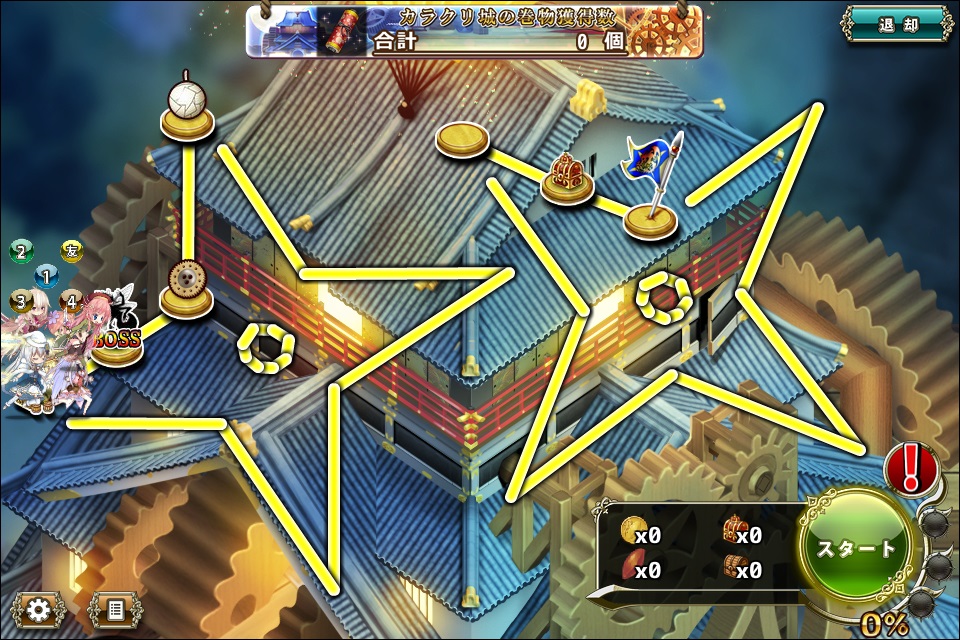Start the stage with the green スタート button
The width and height of the screenshot is (960, 640).
(857, 548)
